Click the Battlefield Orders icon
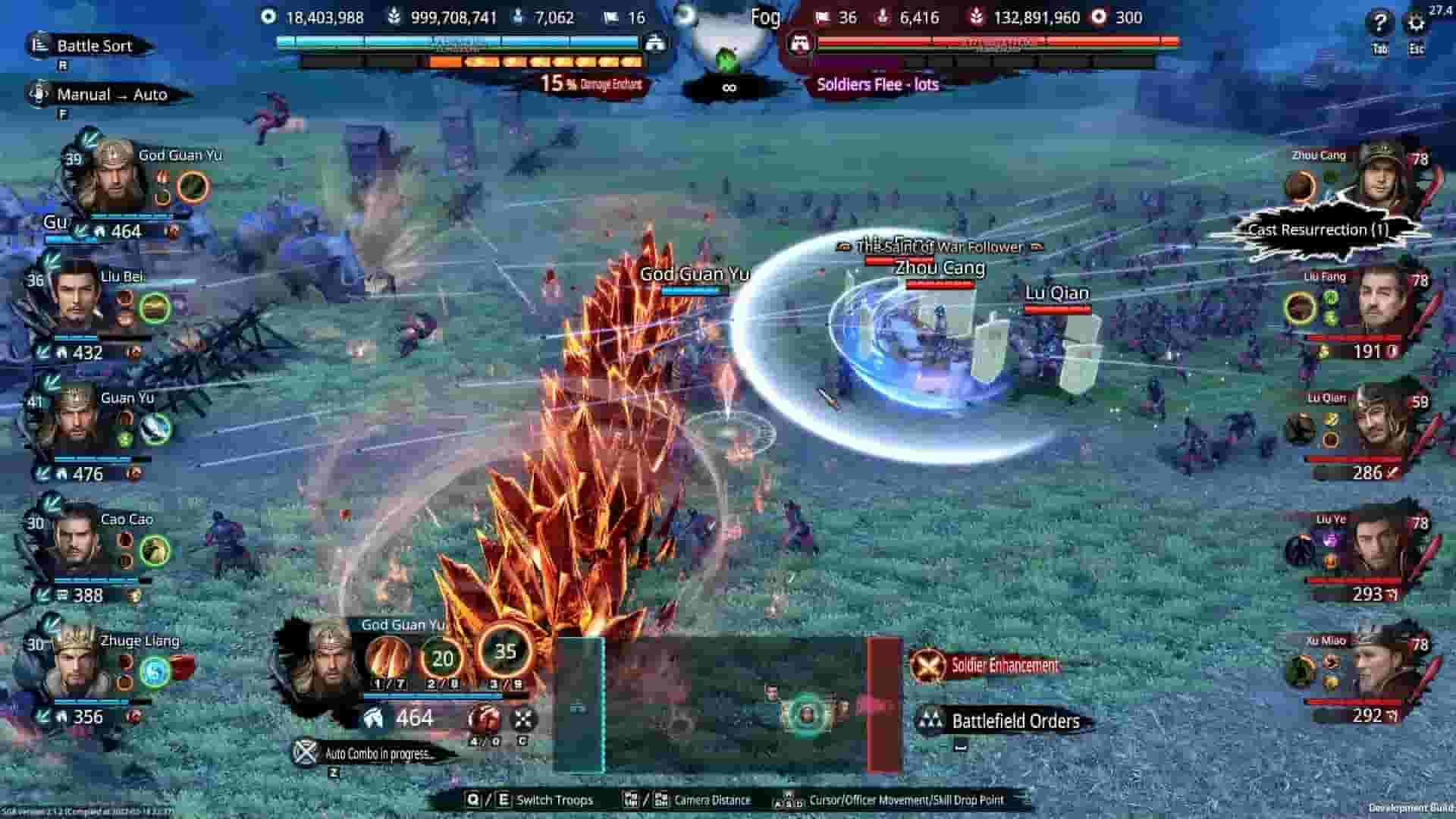The image size is (1456, 819). (x=931, y=721)
